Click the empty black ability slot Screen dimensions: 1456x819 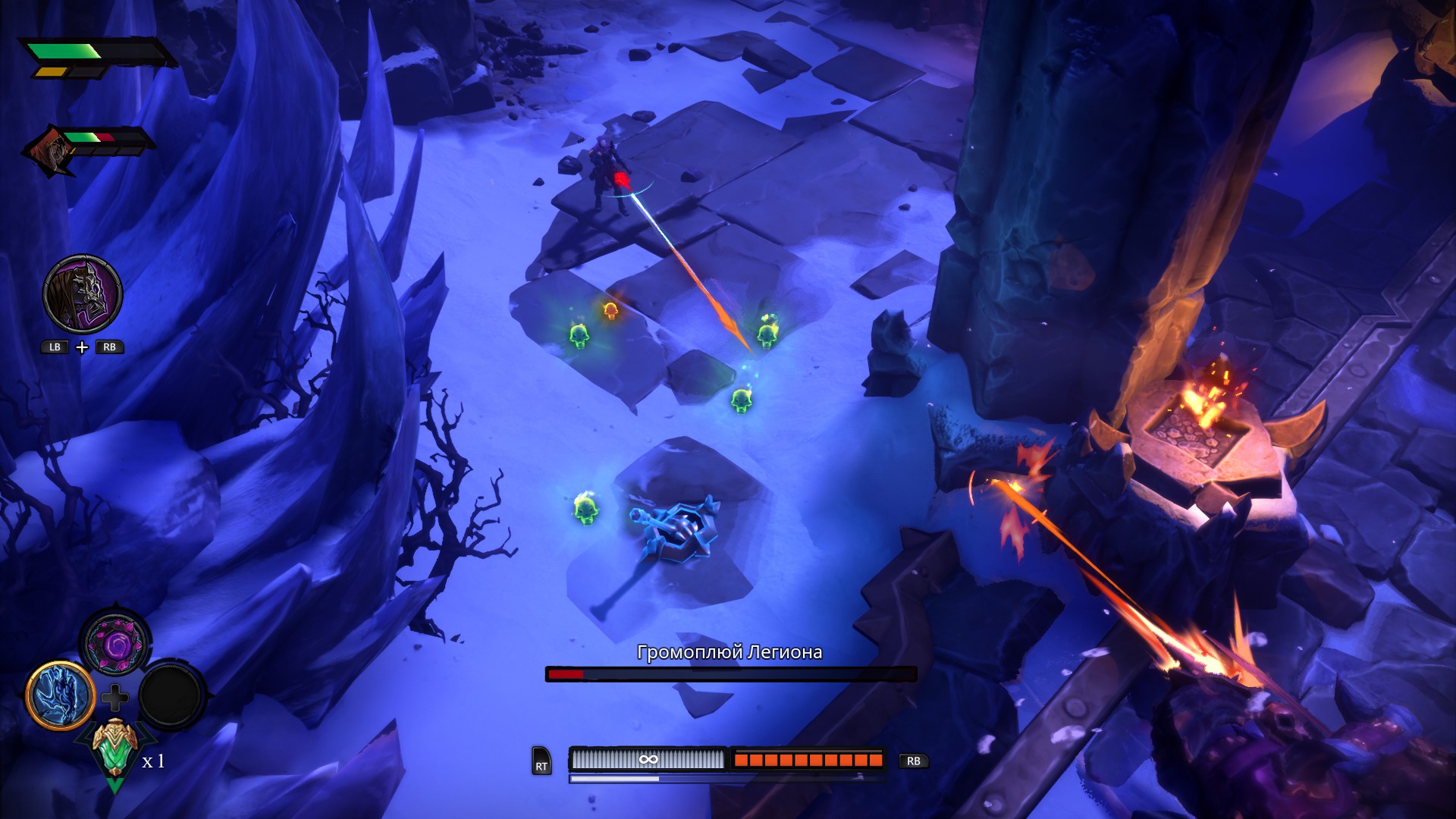[171, 695]
